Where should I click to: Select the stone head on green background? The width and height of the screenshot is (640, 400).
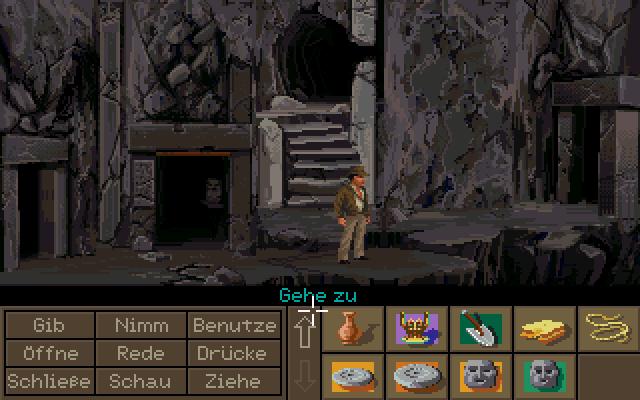(x=544, y=376)
